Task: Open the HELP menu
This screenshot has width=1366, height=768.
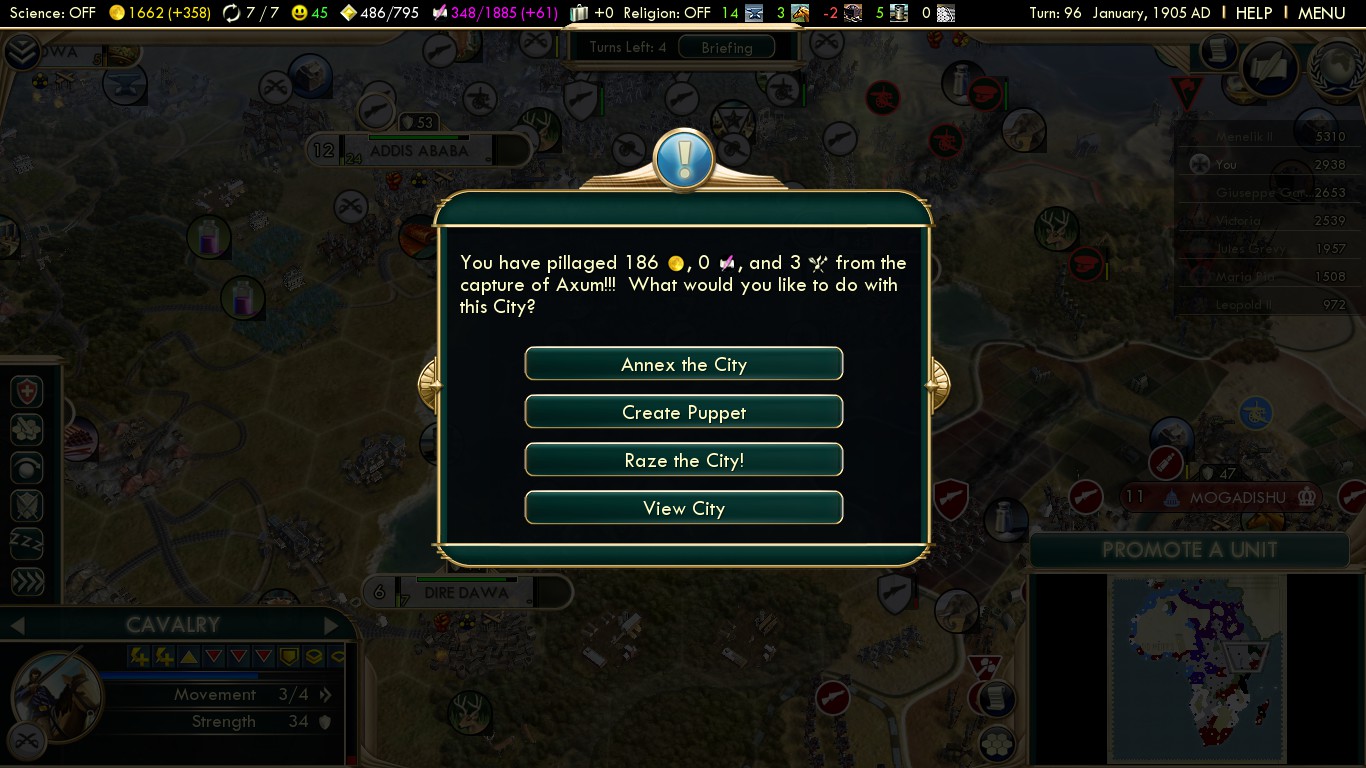Action: point(1253,13)
